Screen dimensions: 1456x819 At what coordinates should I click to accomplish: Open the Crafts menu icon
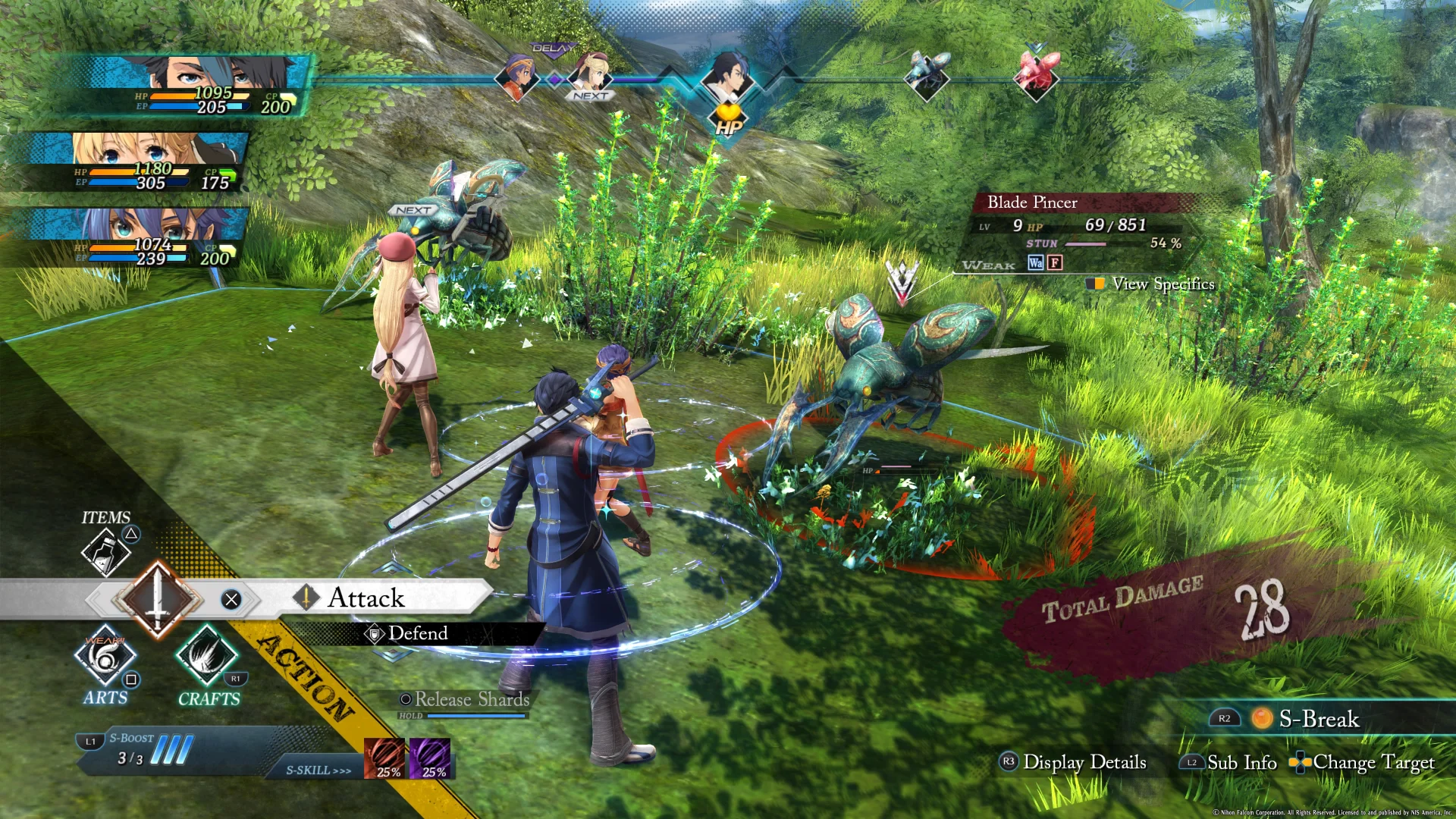coord(207,657)
